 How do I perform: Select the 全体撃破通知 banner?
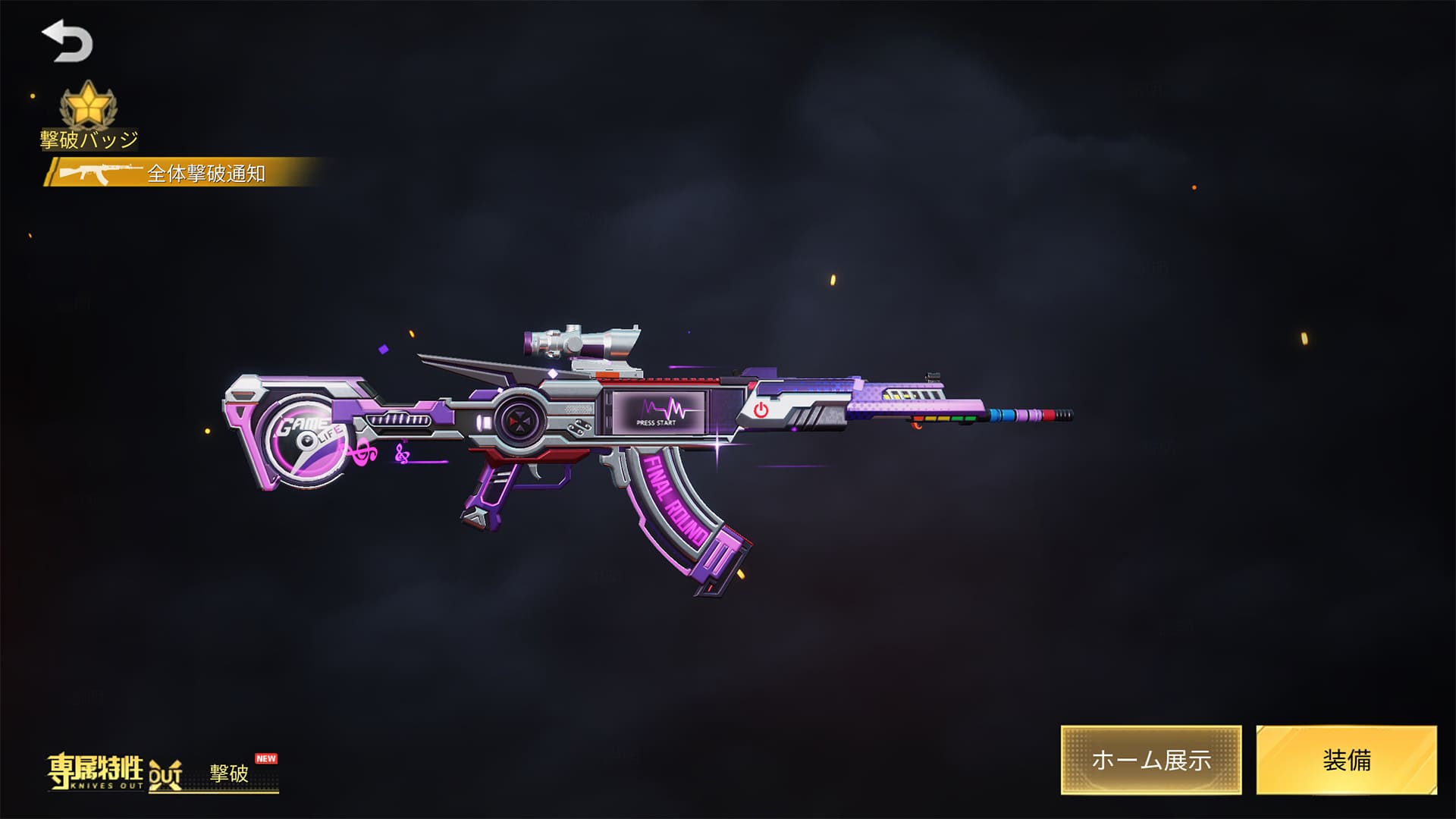(186, 173)
